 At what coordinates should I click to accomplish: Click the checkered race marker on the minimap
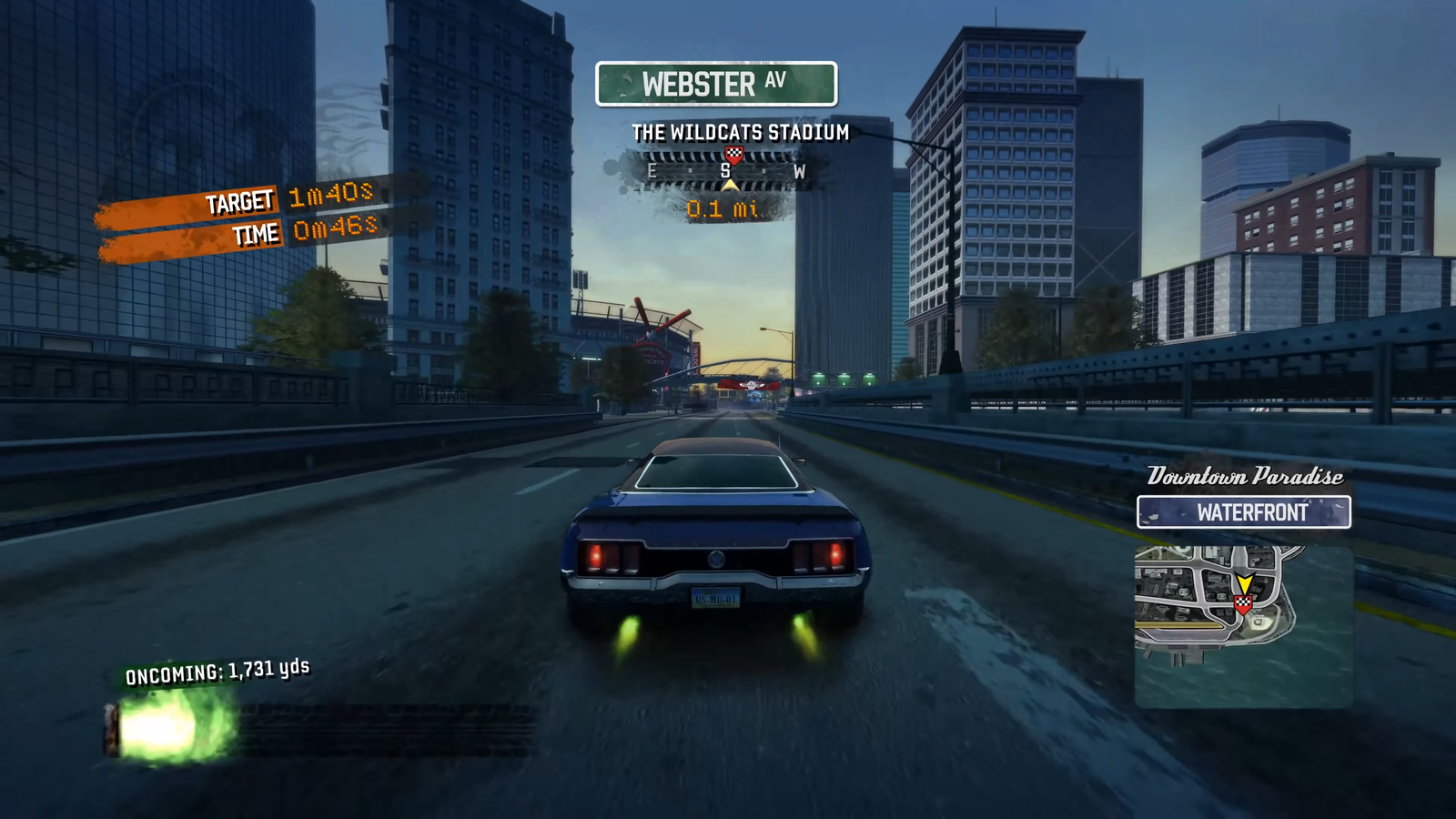(x=1243, y=603)
